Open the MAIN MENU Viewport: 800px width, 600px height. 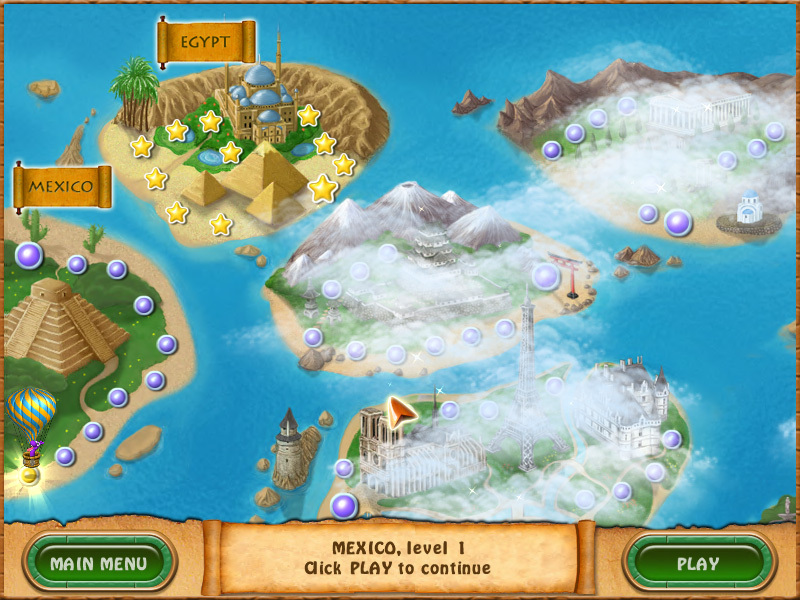click(98, 563)
